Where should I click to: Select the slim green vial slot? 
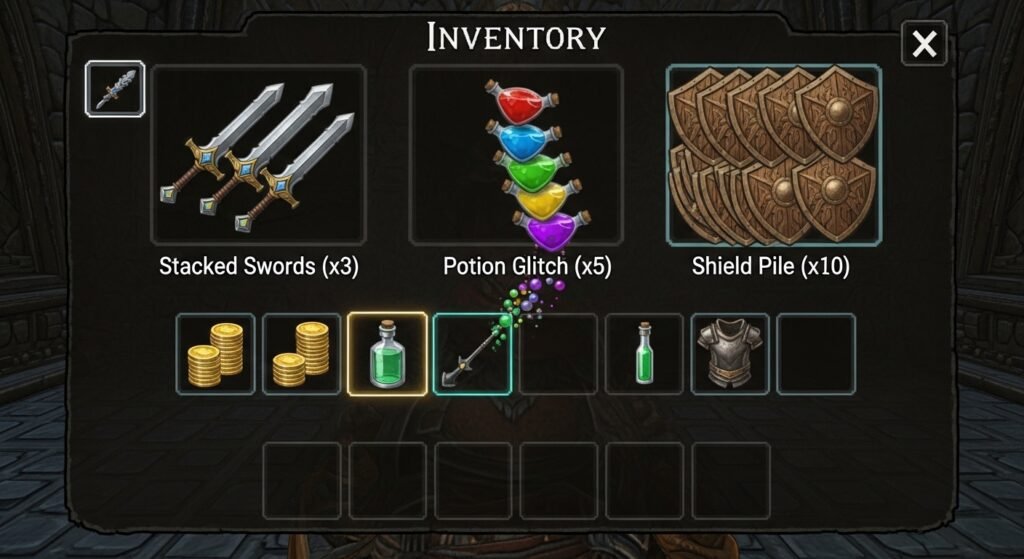coord(645,354)
